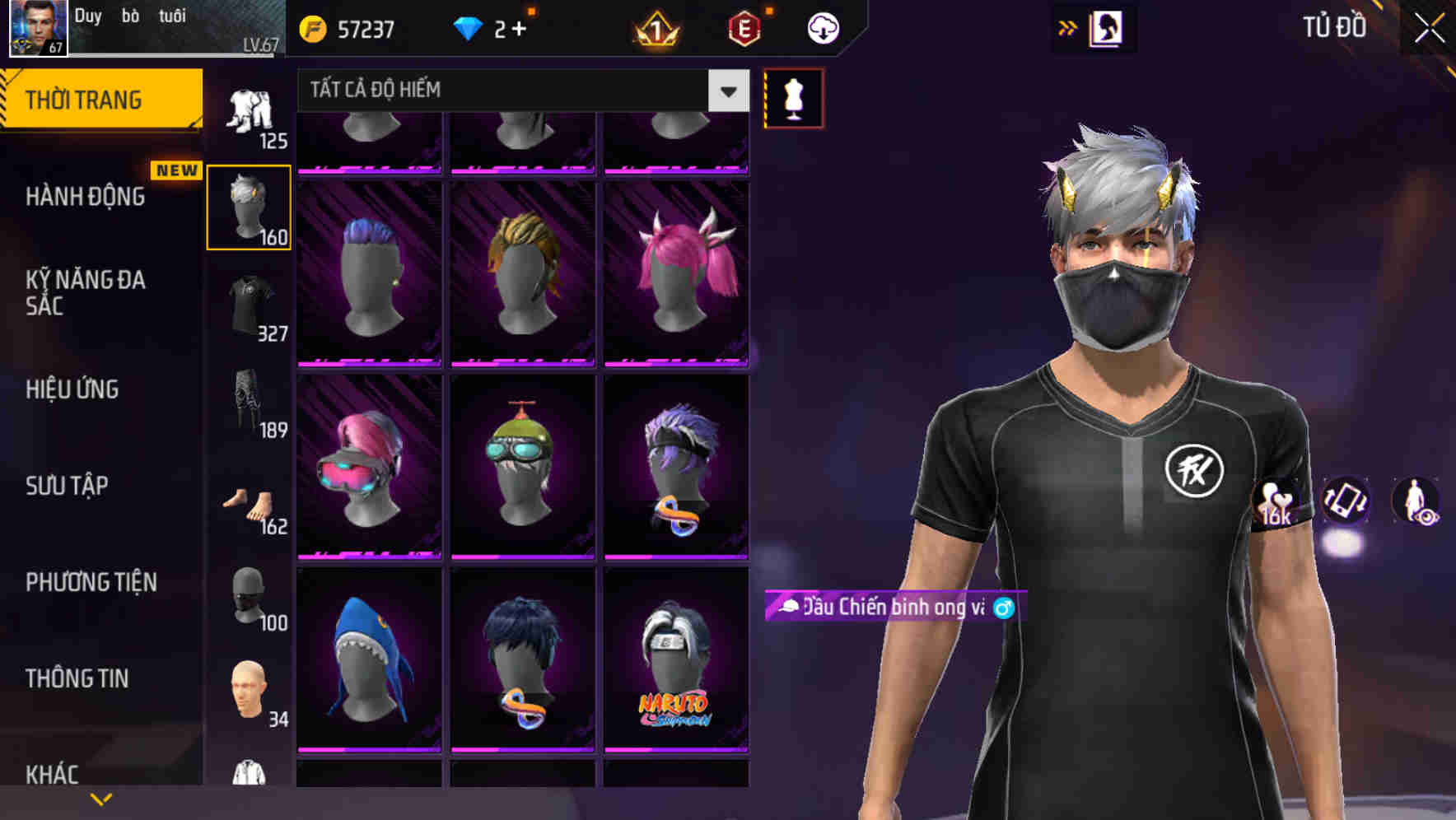The image size is (1456, 820).
Task: Click the golden crown rank 1 icon
Action: point(655,27)
